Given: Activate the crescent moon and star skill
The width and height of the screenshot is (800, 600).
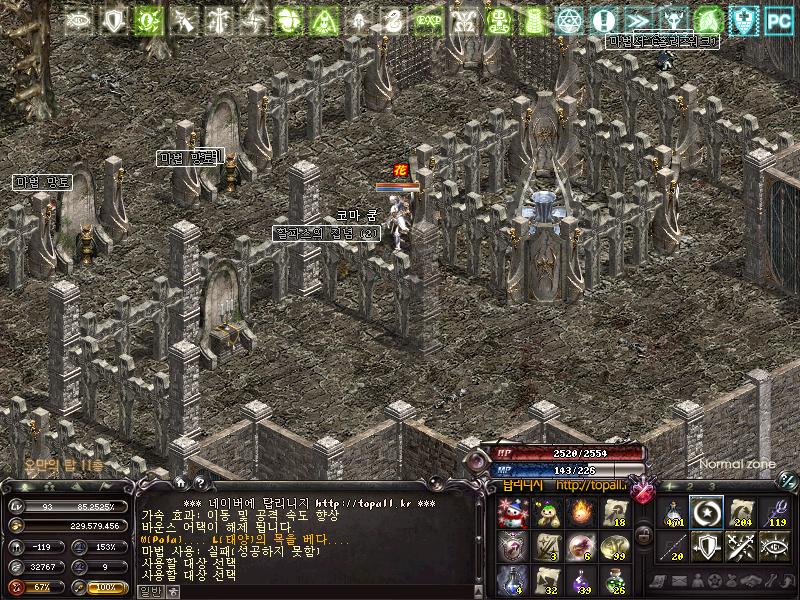Looking at the screenshot, I should tap(706, 512).
